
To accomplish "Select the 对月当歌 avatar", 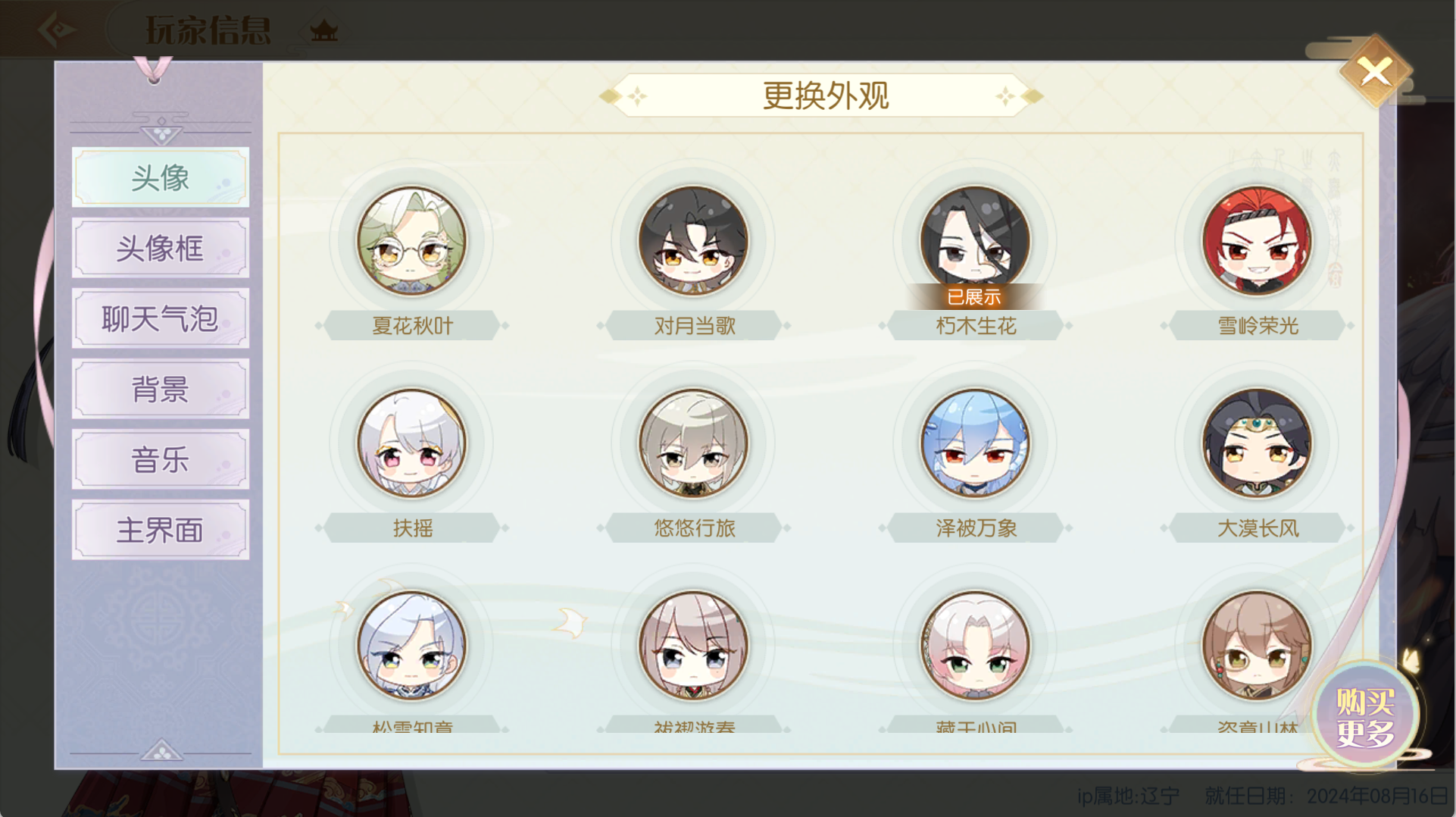I will 695,240.
